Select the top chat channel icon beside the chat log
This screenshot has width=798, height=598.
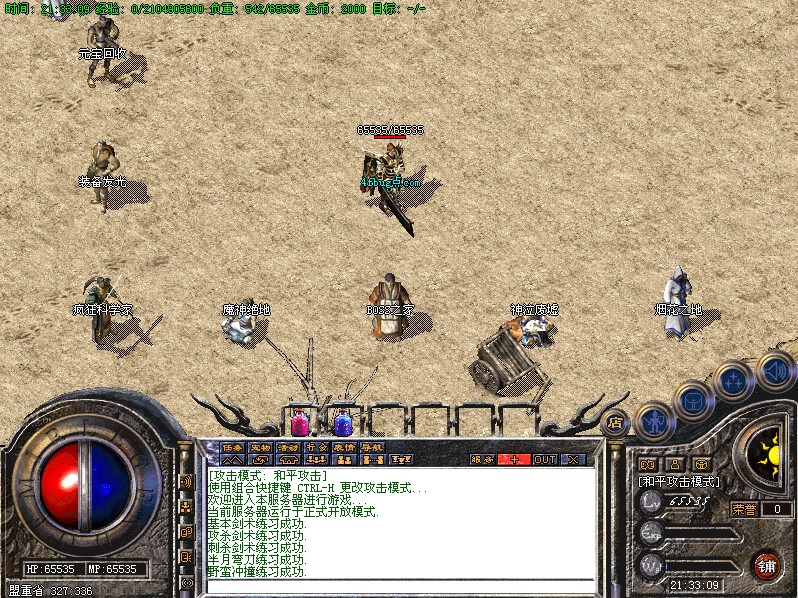click(x=187, y=481)
